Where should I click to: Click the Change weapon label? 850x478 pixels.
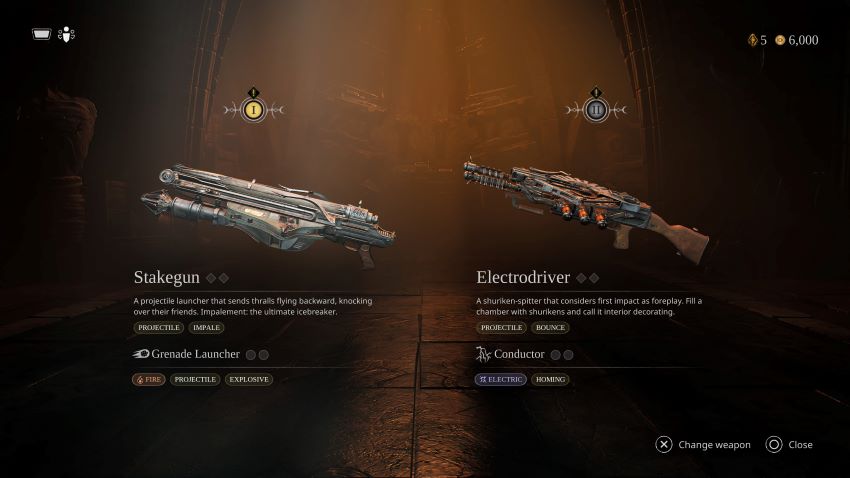(714, 445)
